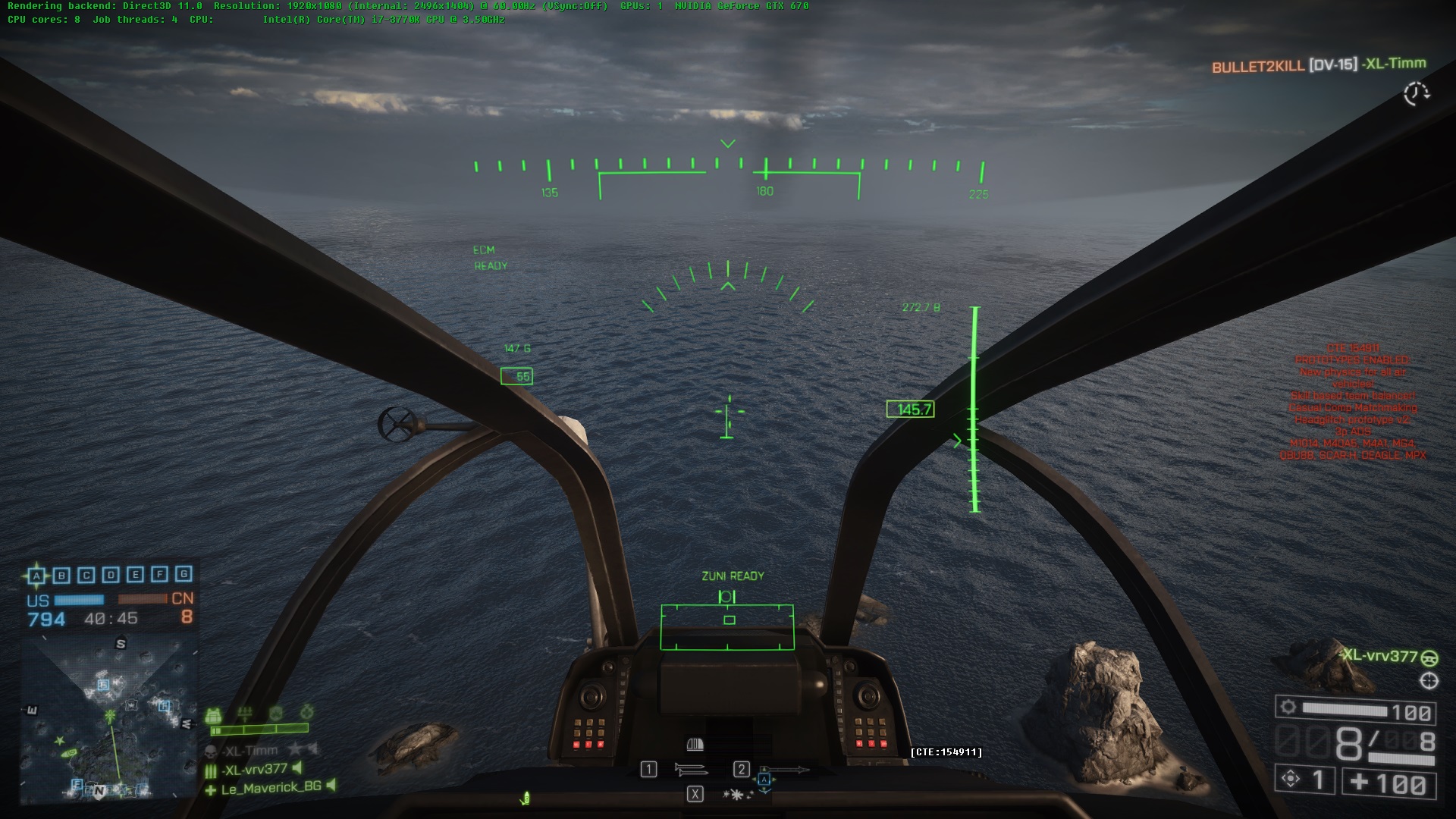Click squad member Le_Maverick_BG in squad list
The width and height of the screenshot is (1456, 819).
coord(271,788)
